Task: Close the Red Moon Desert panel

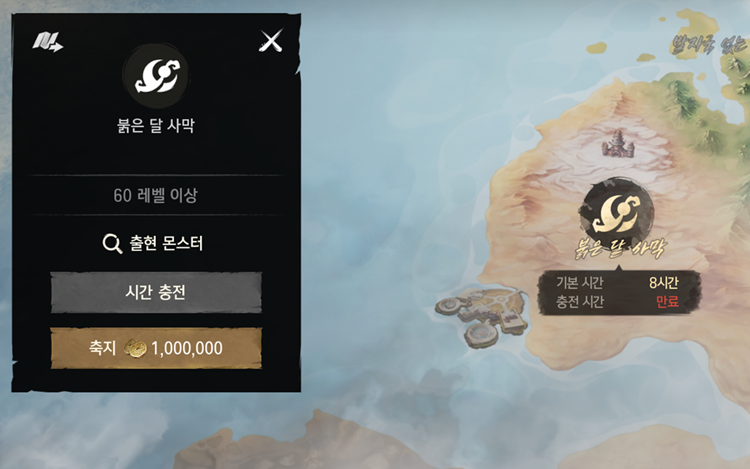Action: point(271,41)
